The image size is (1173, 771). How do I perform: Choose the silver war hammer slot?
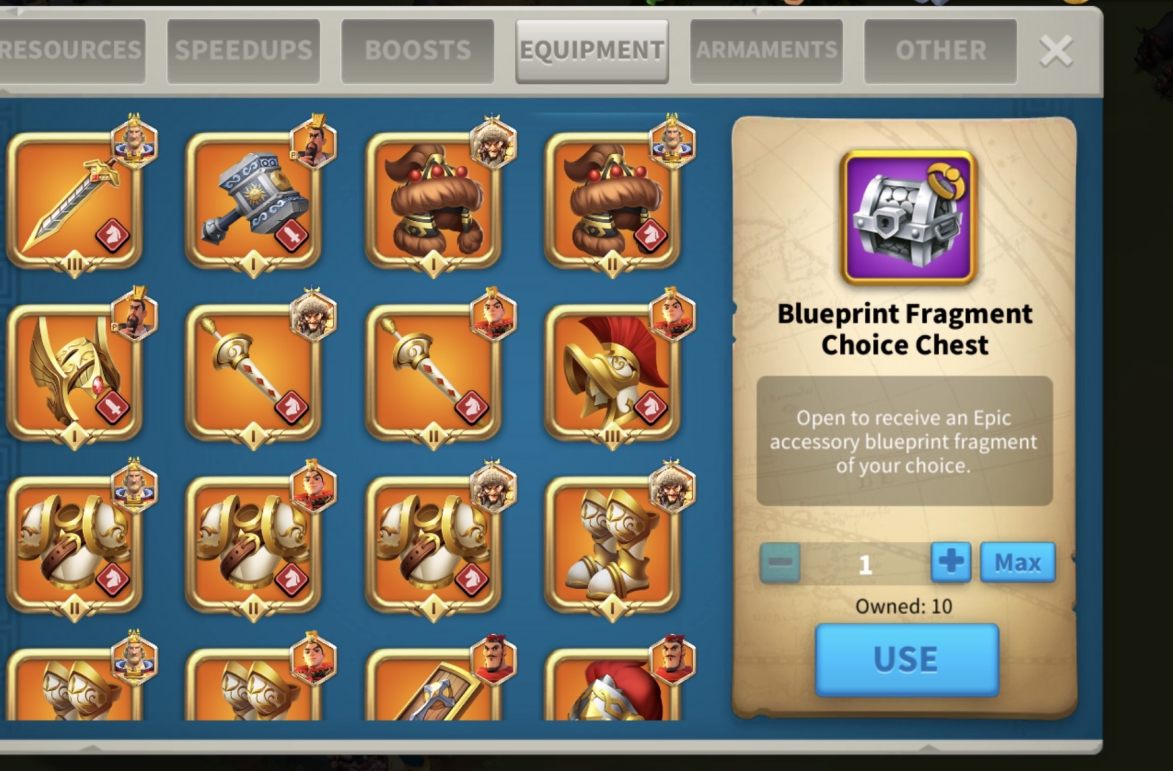coord(253,200)
